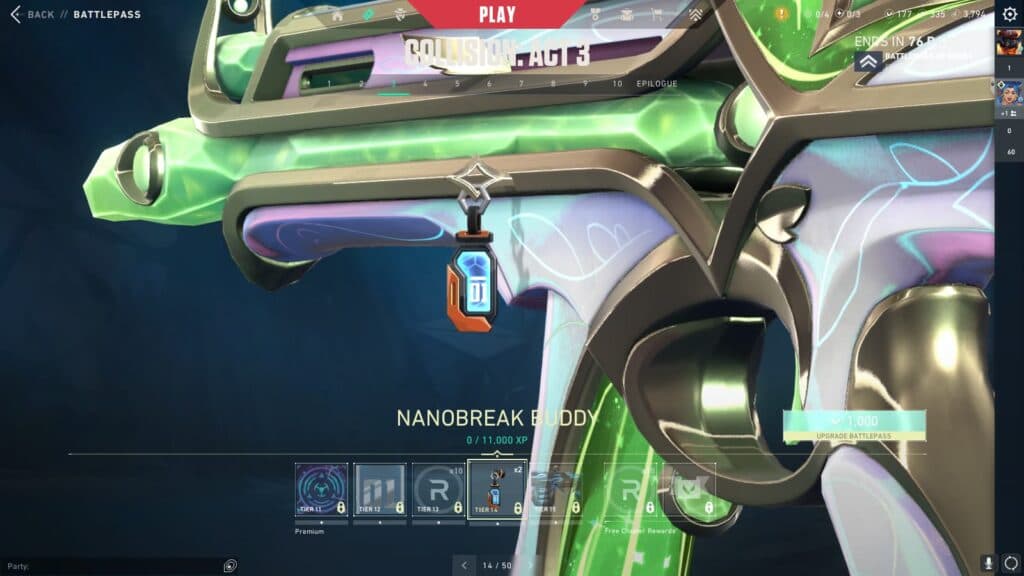Click the party invite icon by Party field
Image resolution: width=1024 pixels, height=576 pixels.
tap(231, 565)
